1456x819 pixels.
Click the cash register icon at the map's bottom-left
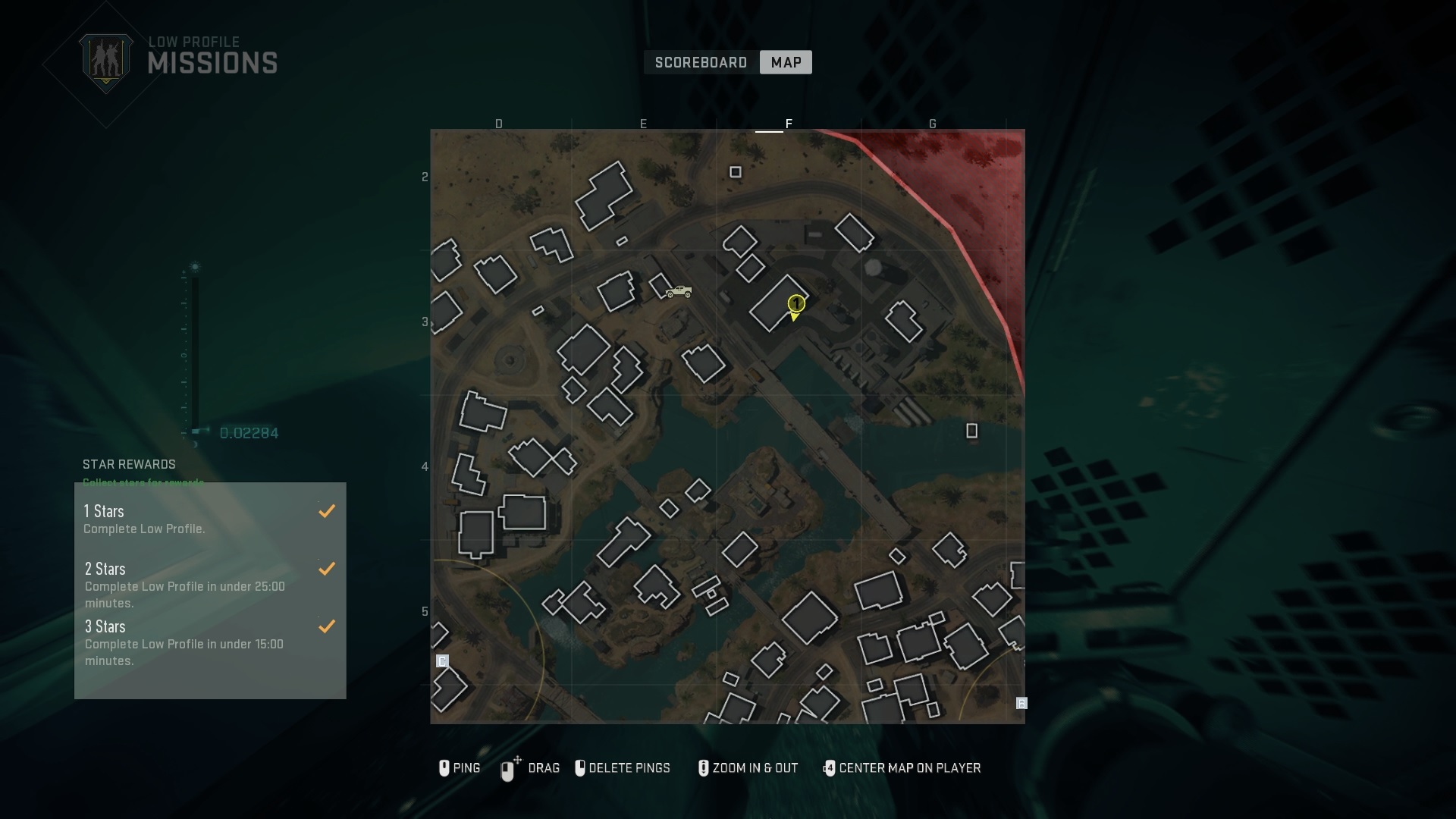click(444, 661)
